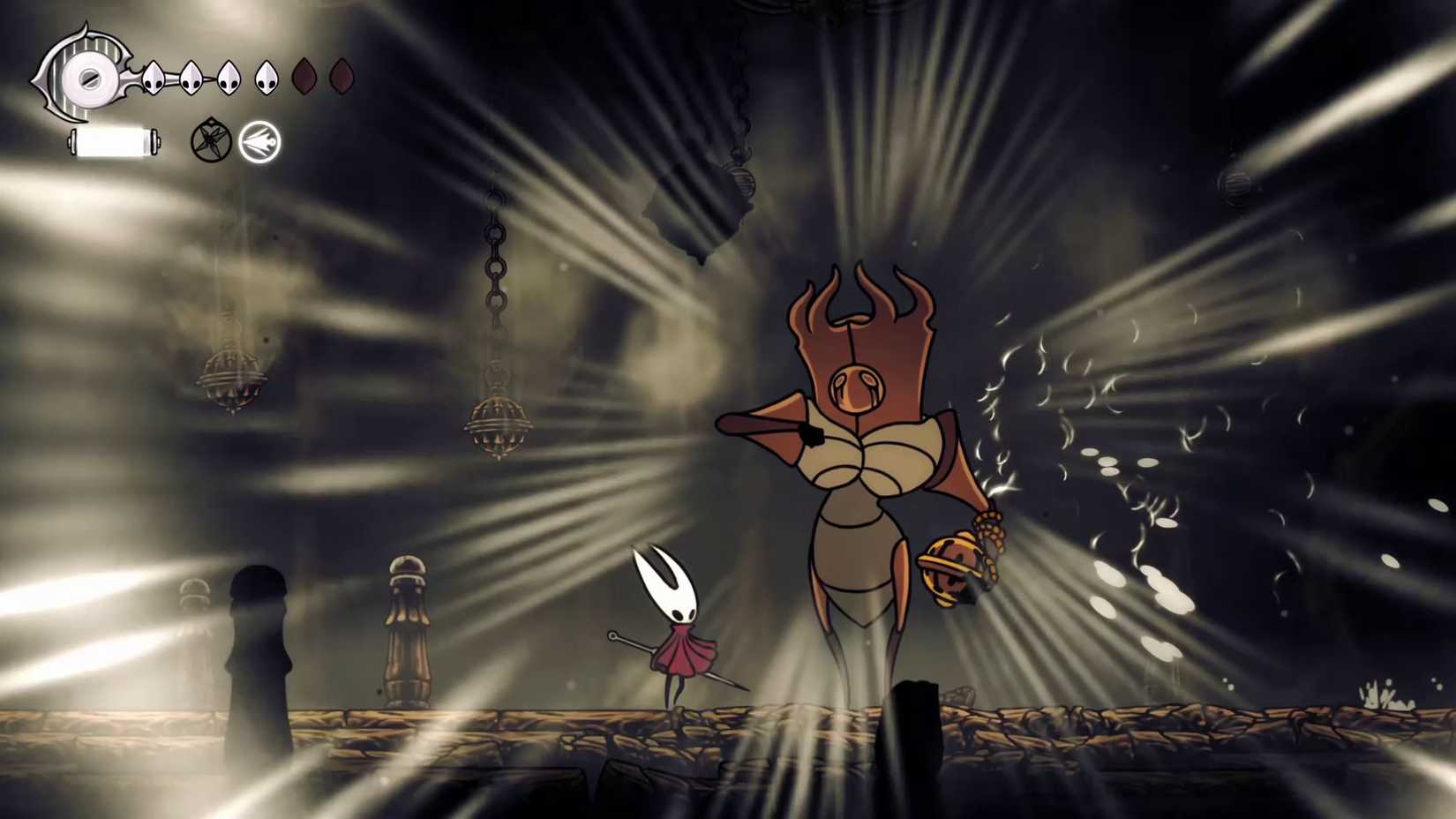Click the third white health mask
Viewport: 1456px width, 819px height.
pos(229,78)
